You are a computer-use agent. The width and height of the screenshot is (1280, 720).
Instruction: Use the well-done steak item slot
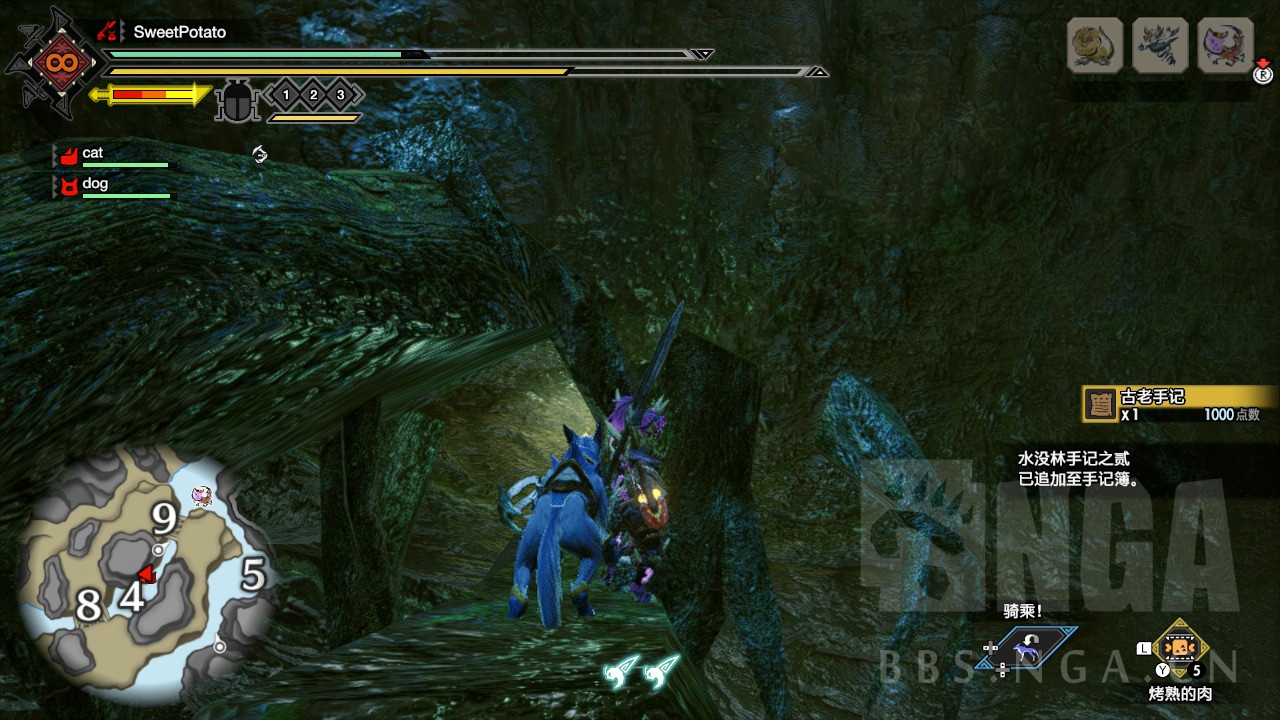1180,649
